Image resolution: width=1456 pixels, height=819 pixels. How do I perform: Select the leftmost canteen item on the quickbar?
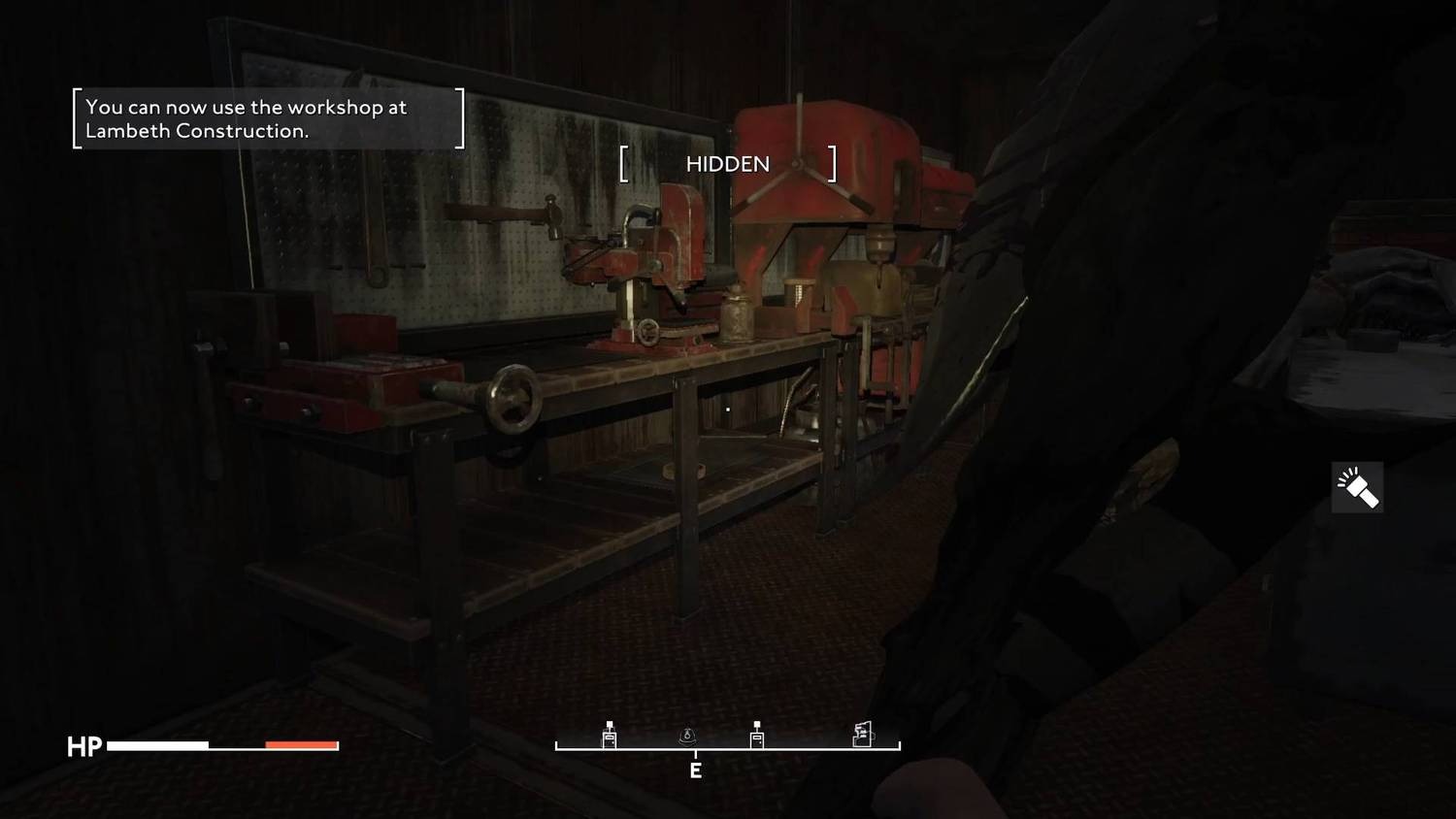(x=609, y=737)
